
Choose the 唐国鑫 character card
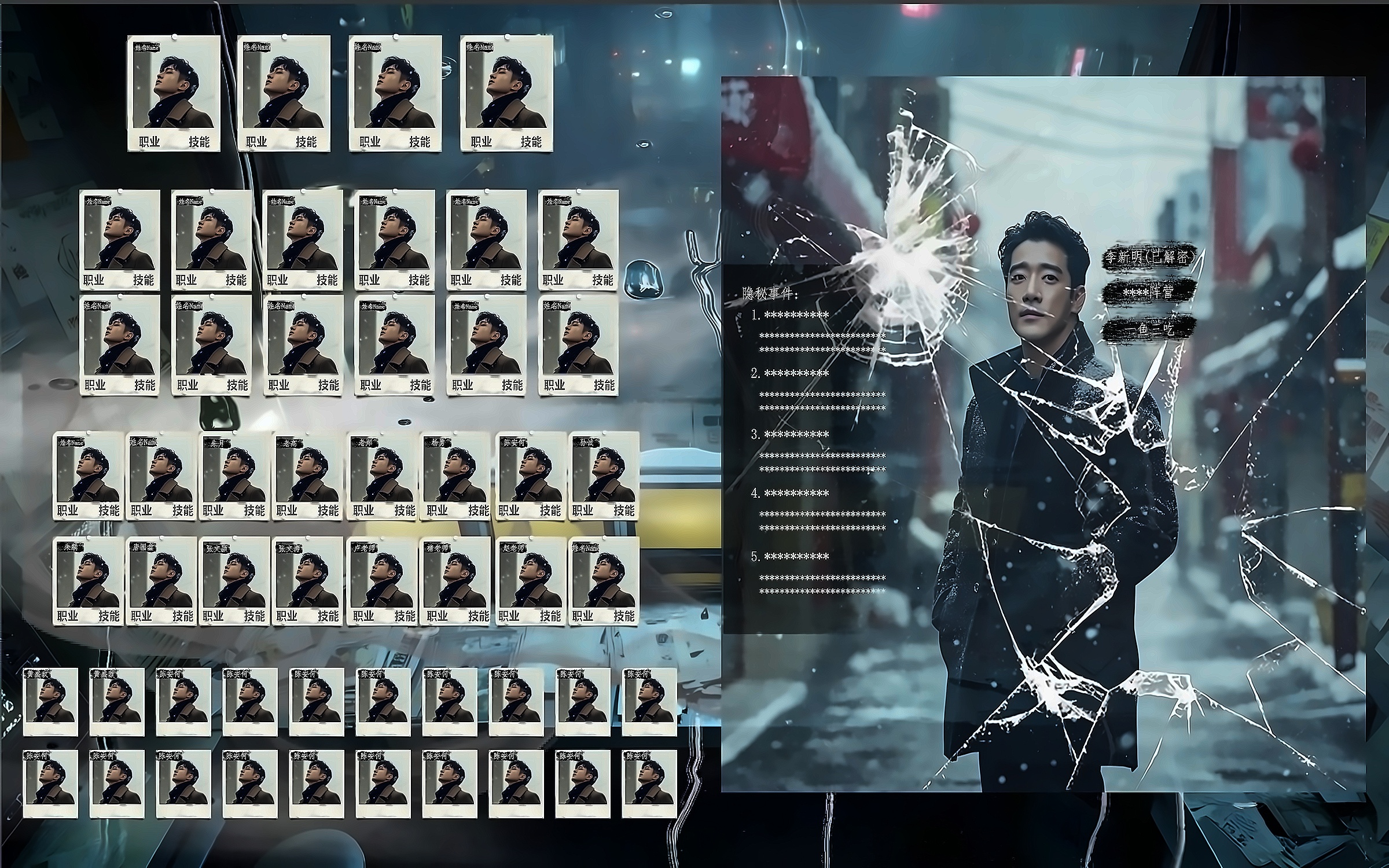click(x=161, y=580)
